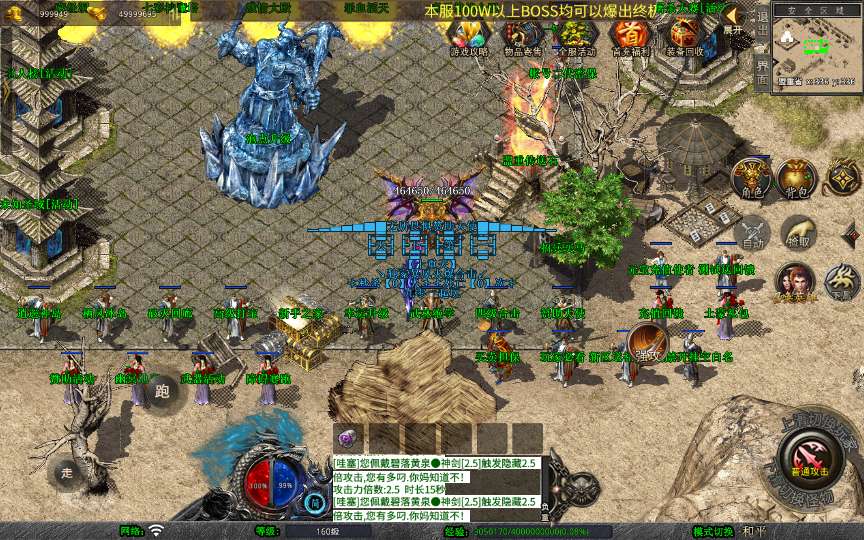This screenshot has height=540, width=864.
Task: Click the 界面 interface button
Action: (x=762, y=70)
